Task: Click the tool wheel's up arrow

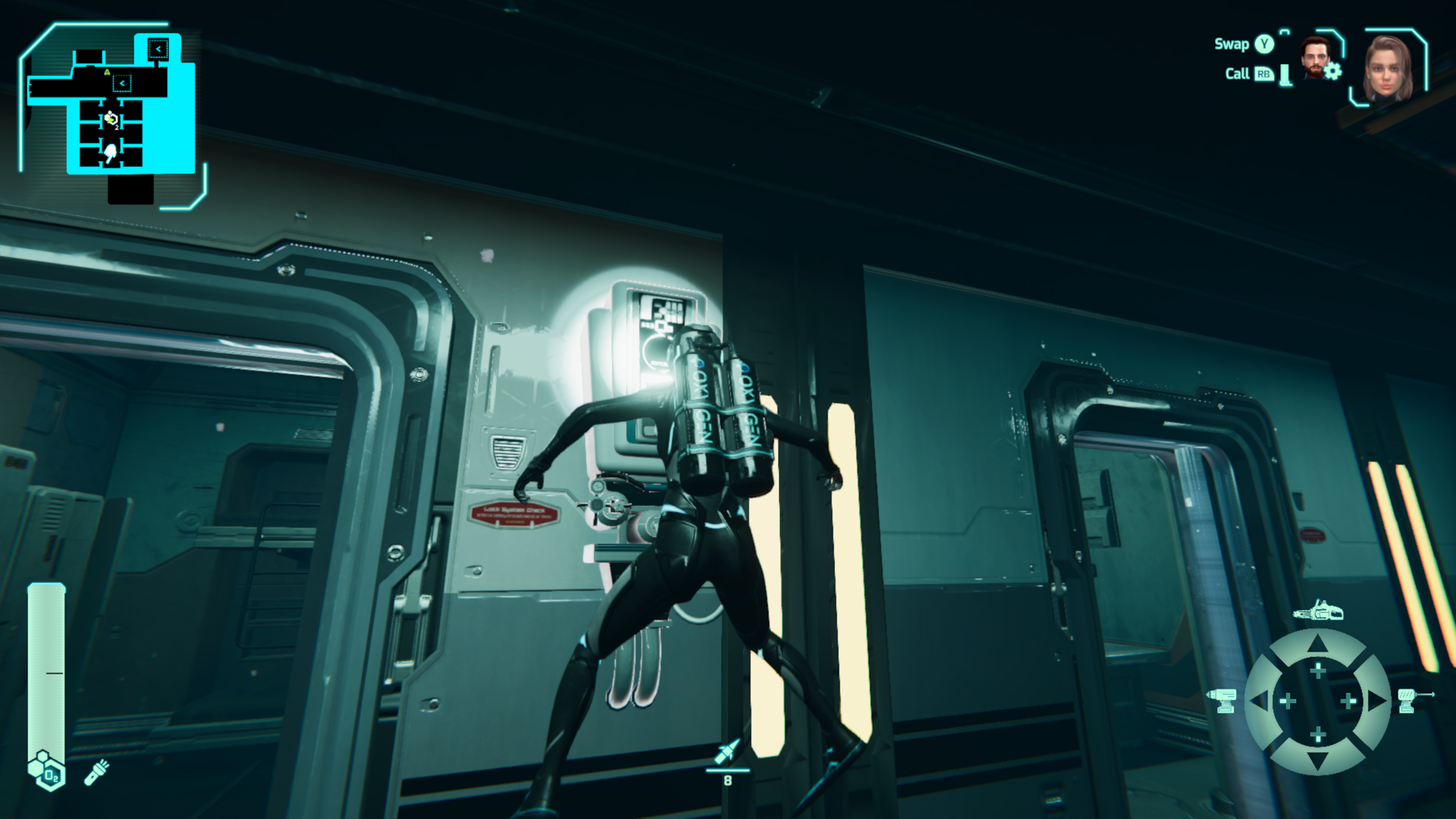Action: tap(1318, 645)
